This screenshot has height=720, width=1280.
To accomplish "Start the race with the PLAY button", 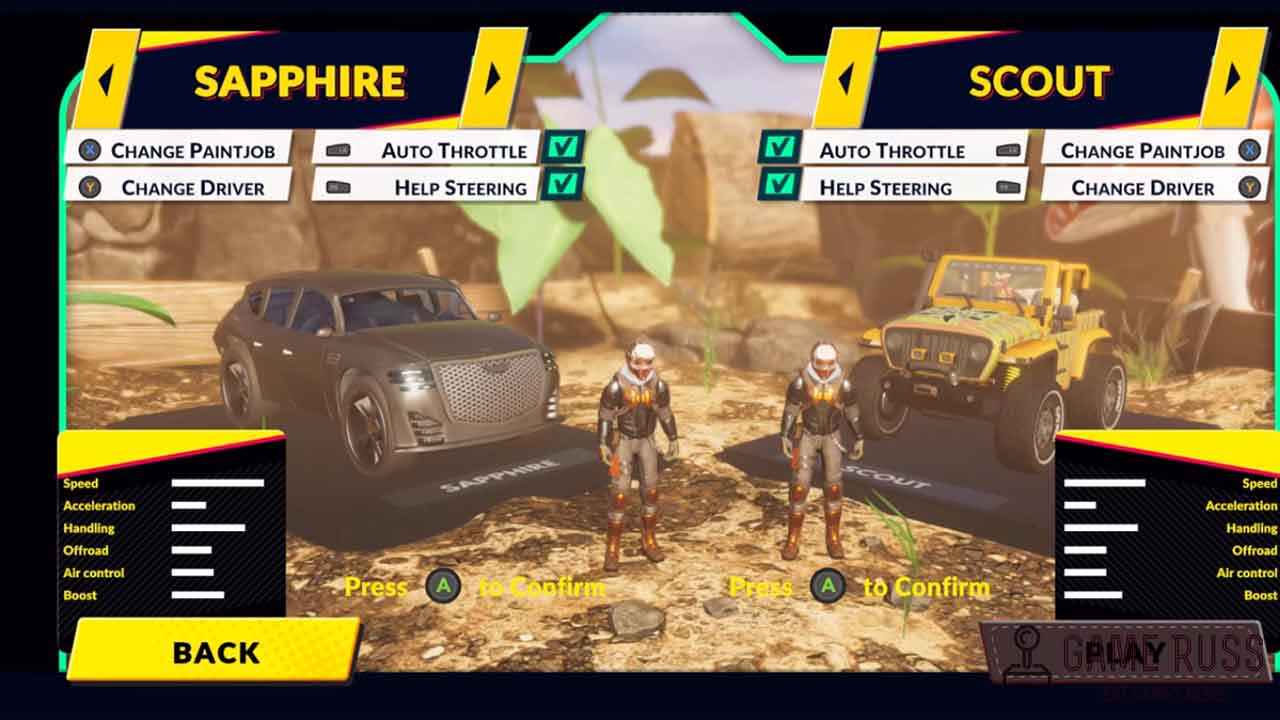I will (1125, 652).
